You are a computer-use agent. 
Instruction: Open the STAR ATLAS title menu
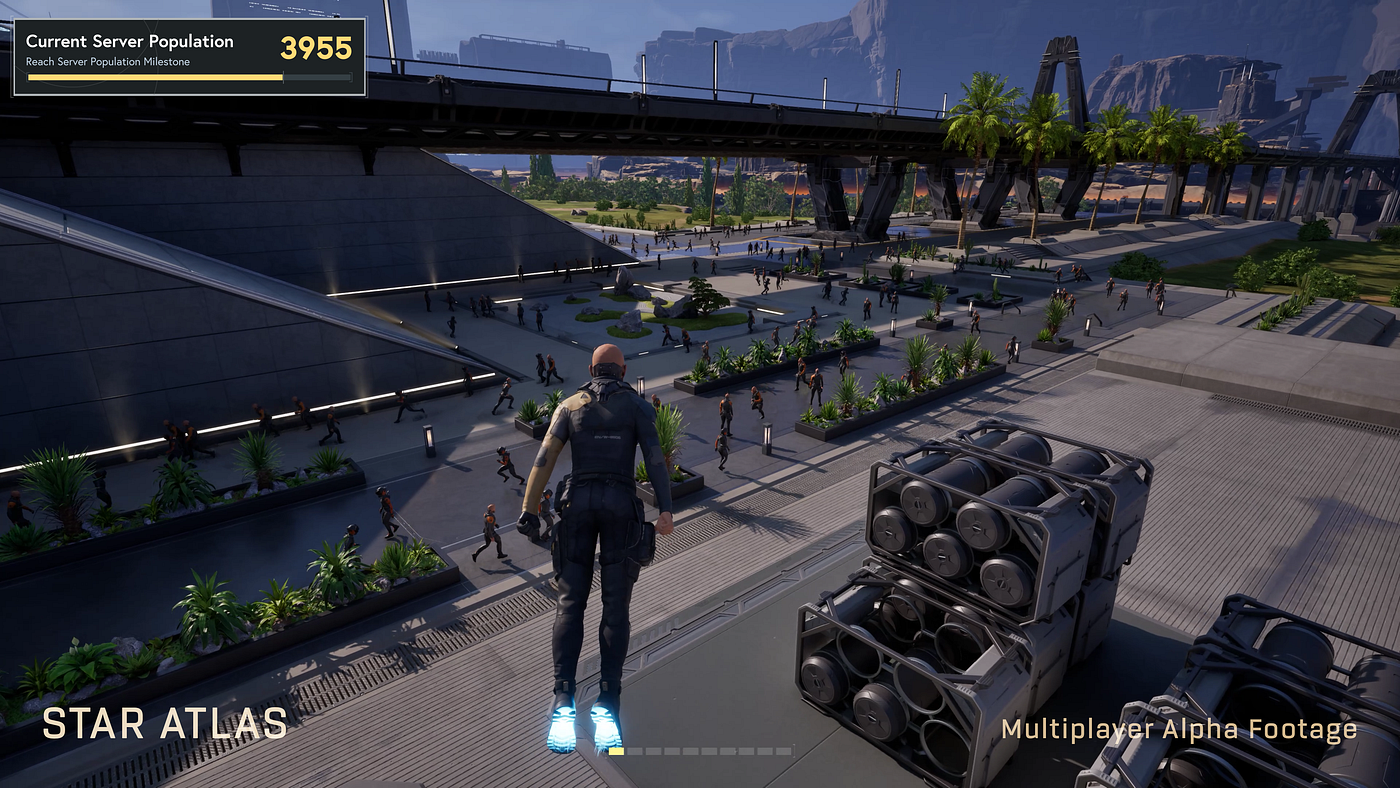(x=164, y=722)
